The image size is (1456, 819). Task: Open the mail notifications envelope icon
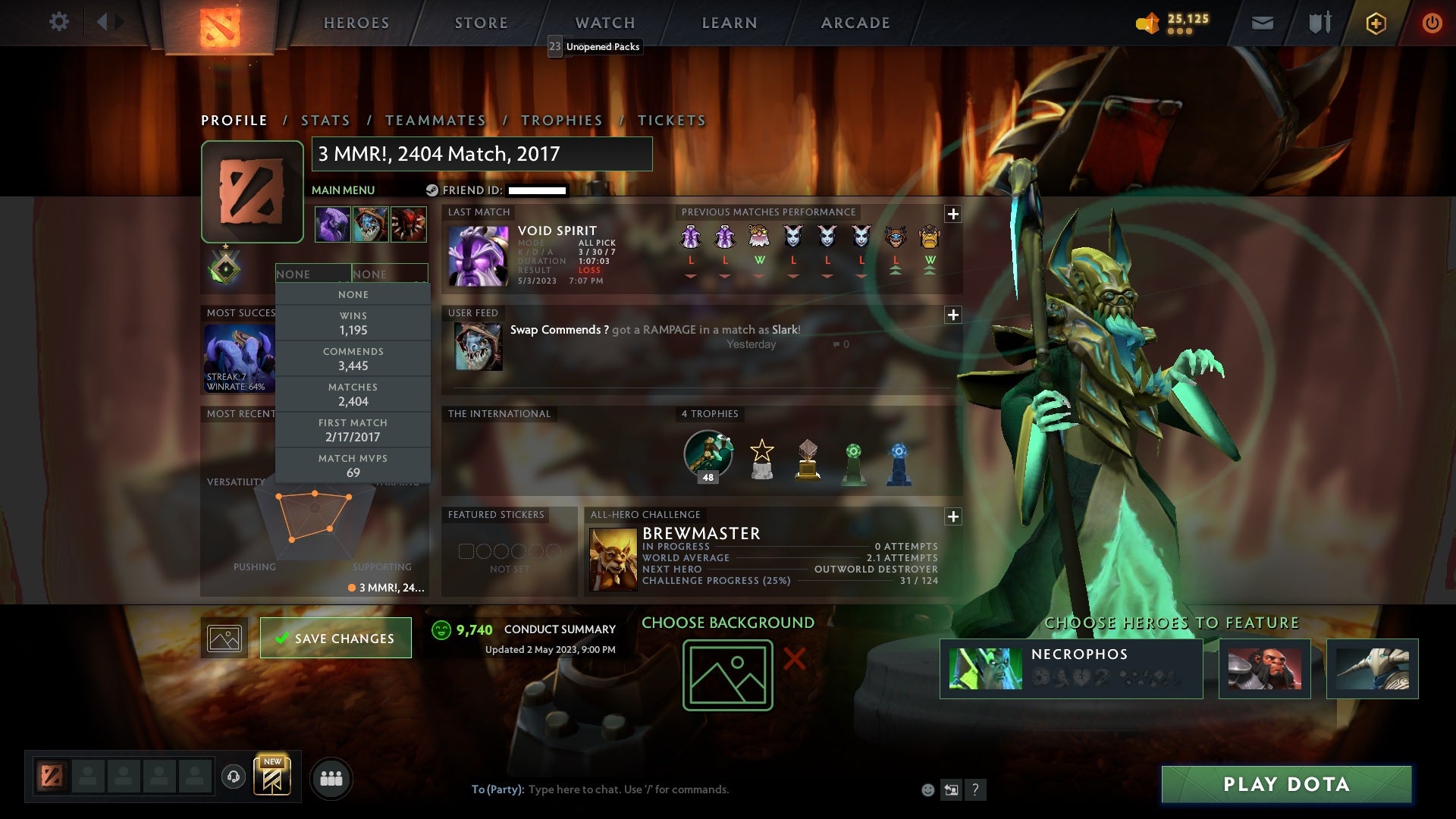pyautogui.click(x=1262, y=23)
